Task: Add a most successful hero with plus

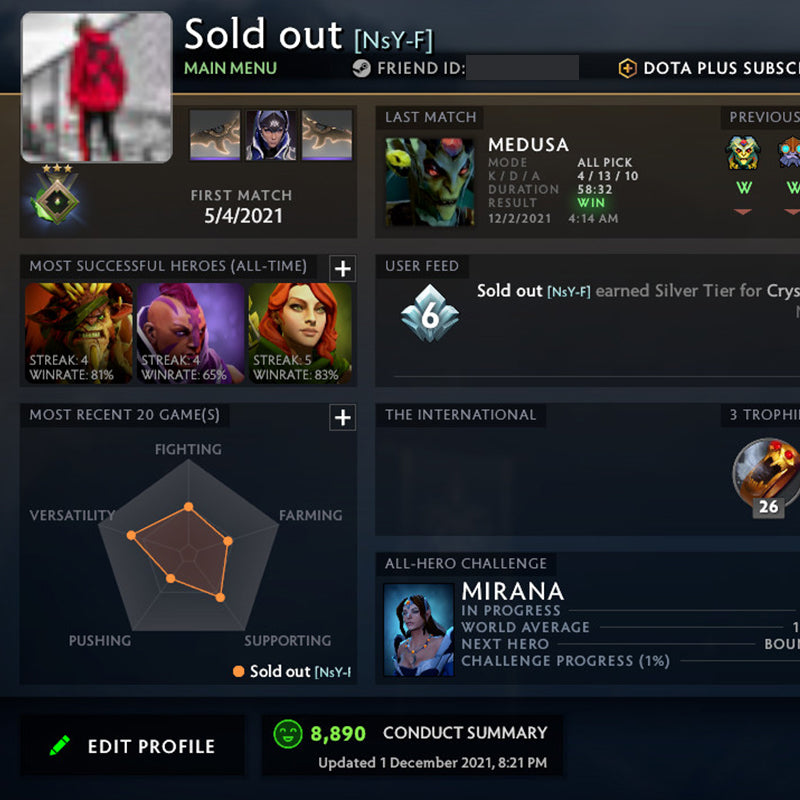Action: tap(342, 268)
